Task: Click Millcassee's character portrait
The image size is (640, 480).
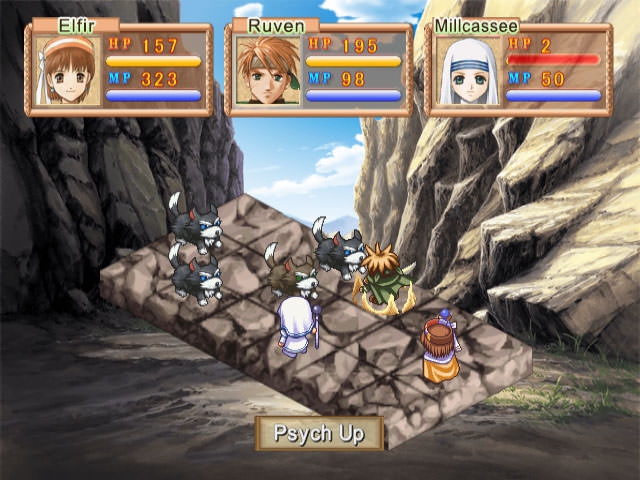Action: pos(468,70)
